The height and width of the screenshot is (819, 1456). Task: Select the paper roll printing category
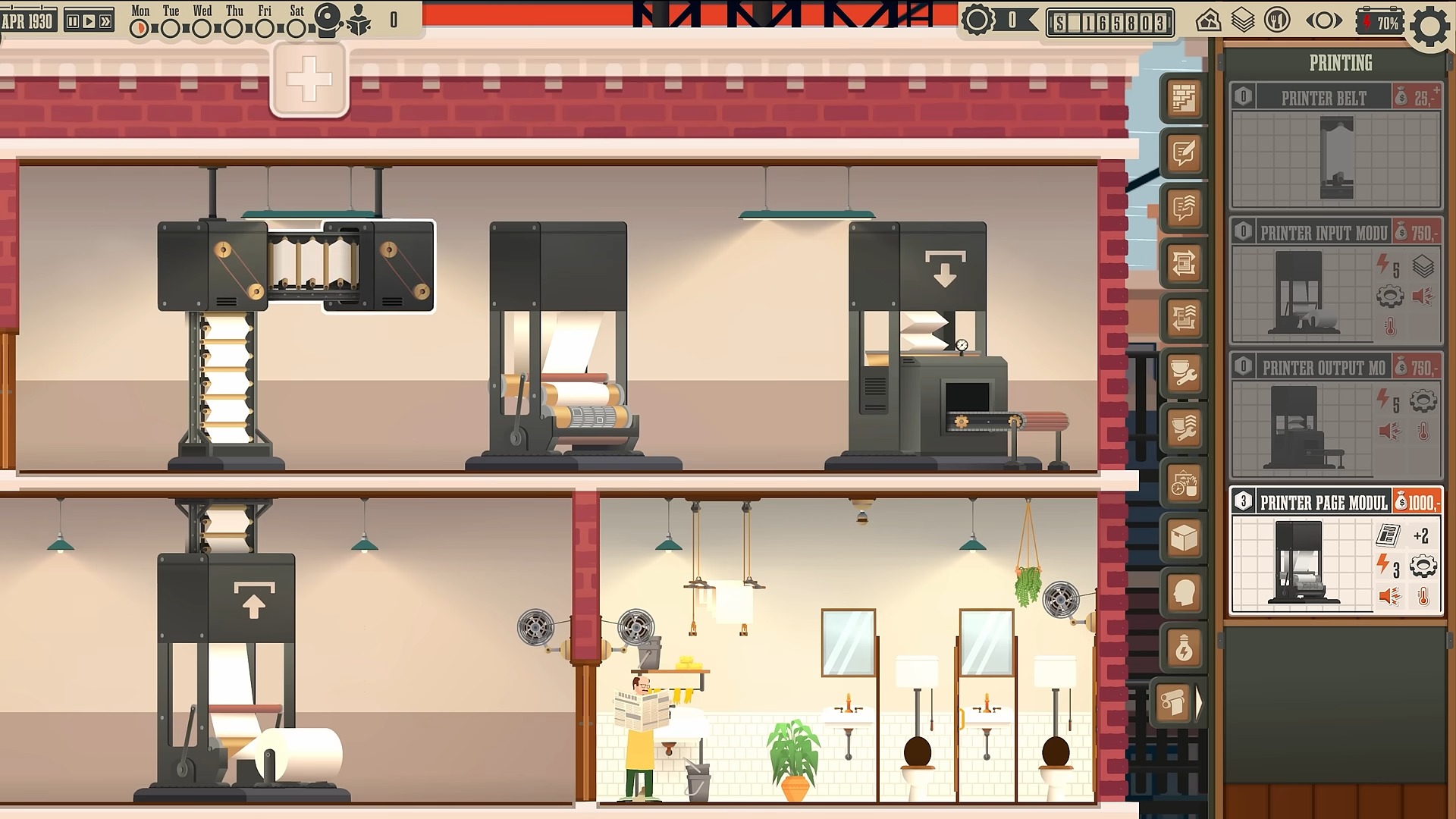1174,704
